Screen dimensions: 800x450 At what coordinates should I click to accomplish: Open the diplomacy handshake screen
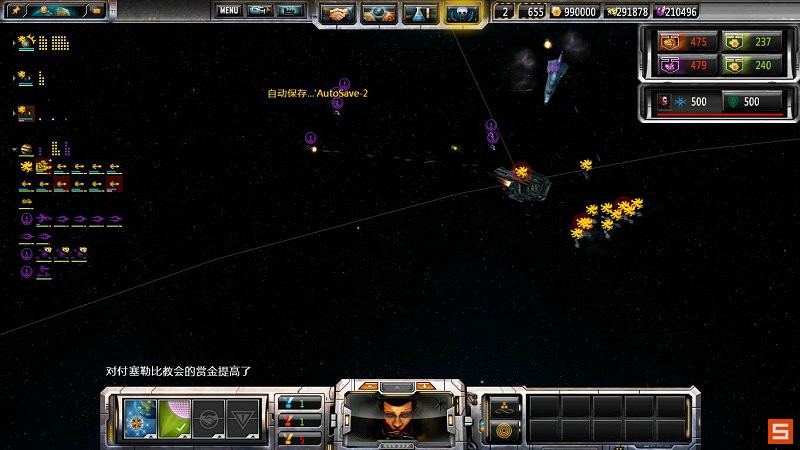tap(340, 13)
